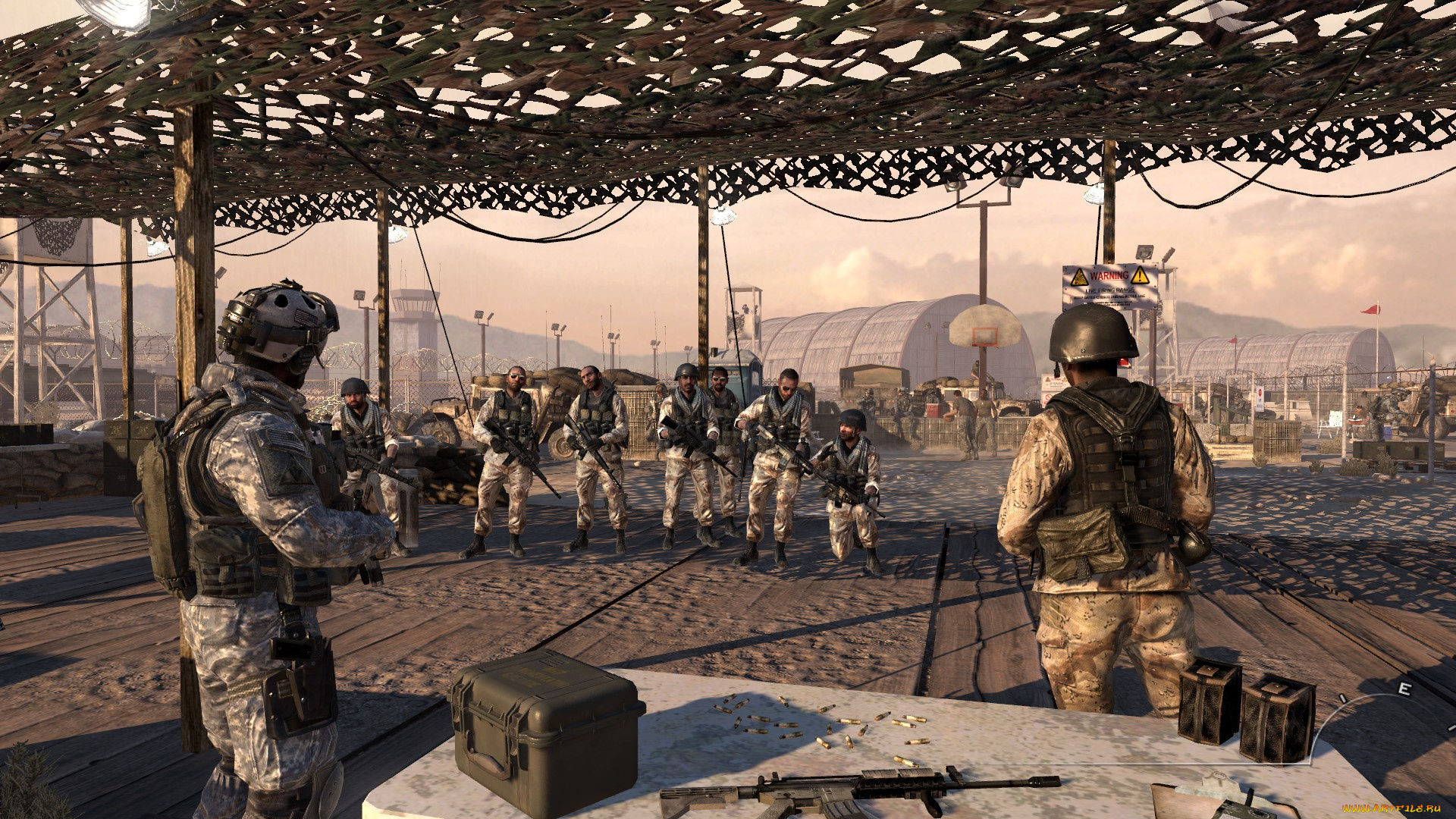The width and height of the screenshot is (1456, 819).
Task: Click the compass arc showing East
Action: (1404, 689)
